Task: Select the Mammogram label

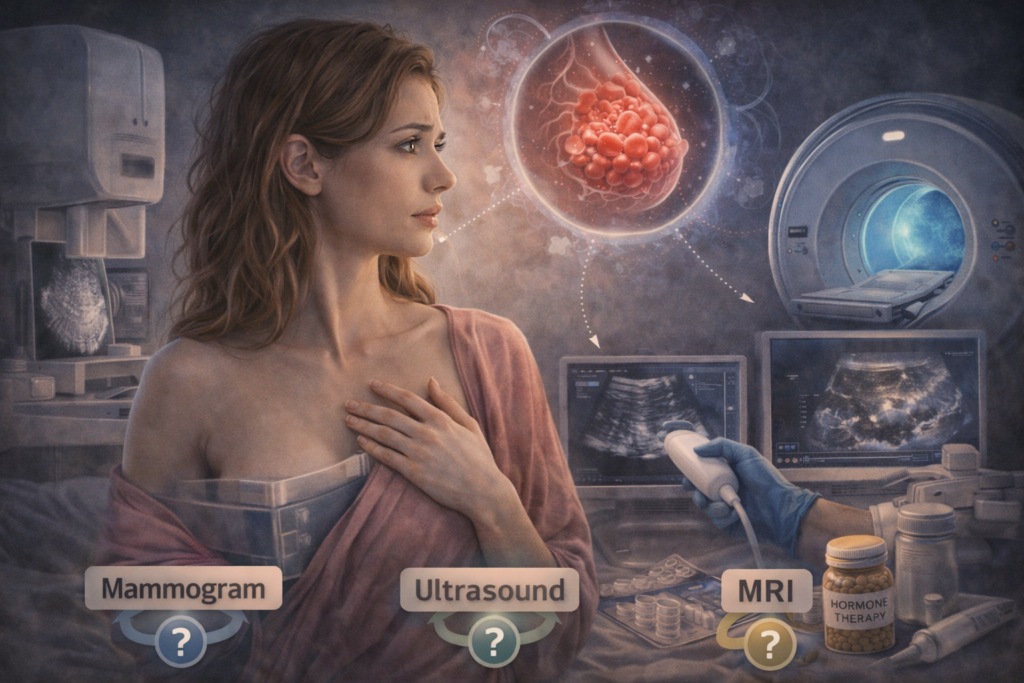Action: 183,589
